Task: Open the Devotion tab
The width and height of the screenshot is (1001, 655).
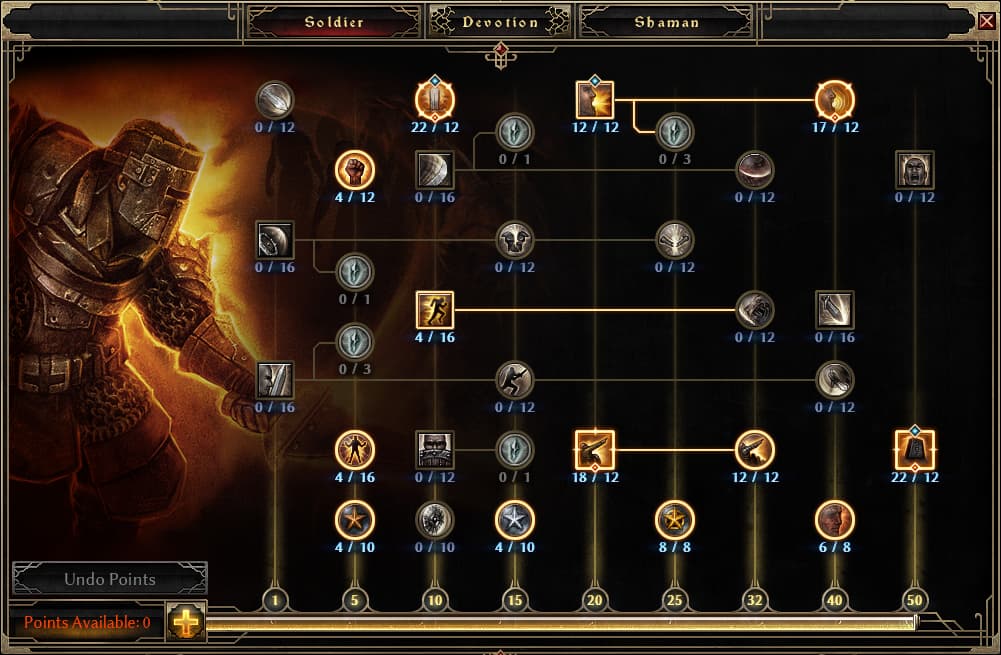Action: click(500, 22)
